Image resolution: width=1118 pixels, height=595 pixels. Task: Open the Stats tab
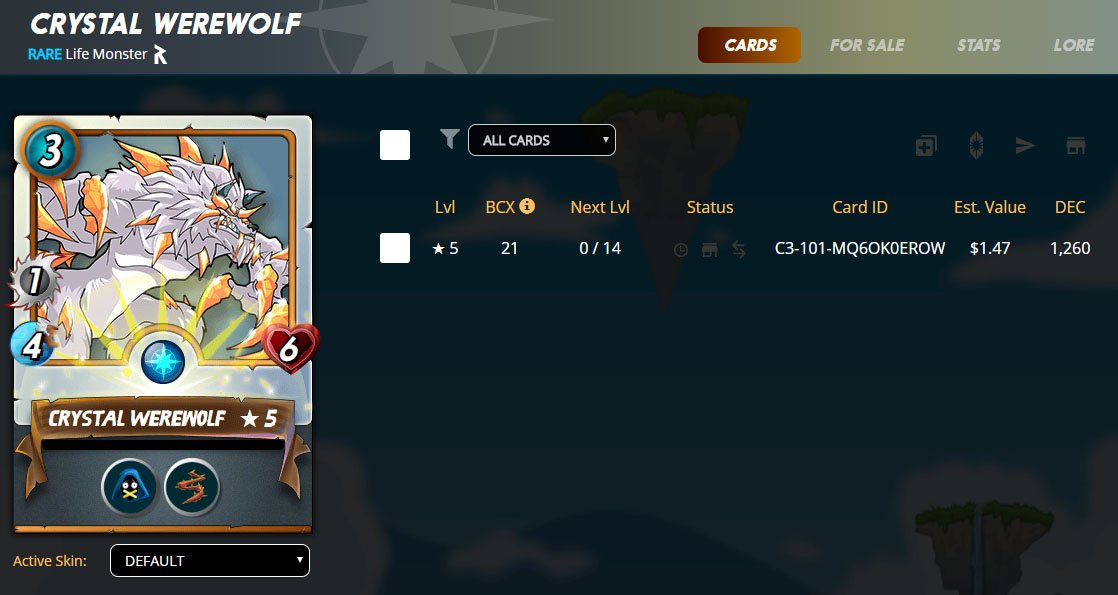(978, 45)
